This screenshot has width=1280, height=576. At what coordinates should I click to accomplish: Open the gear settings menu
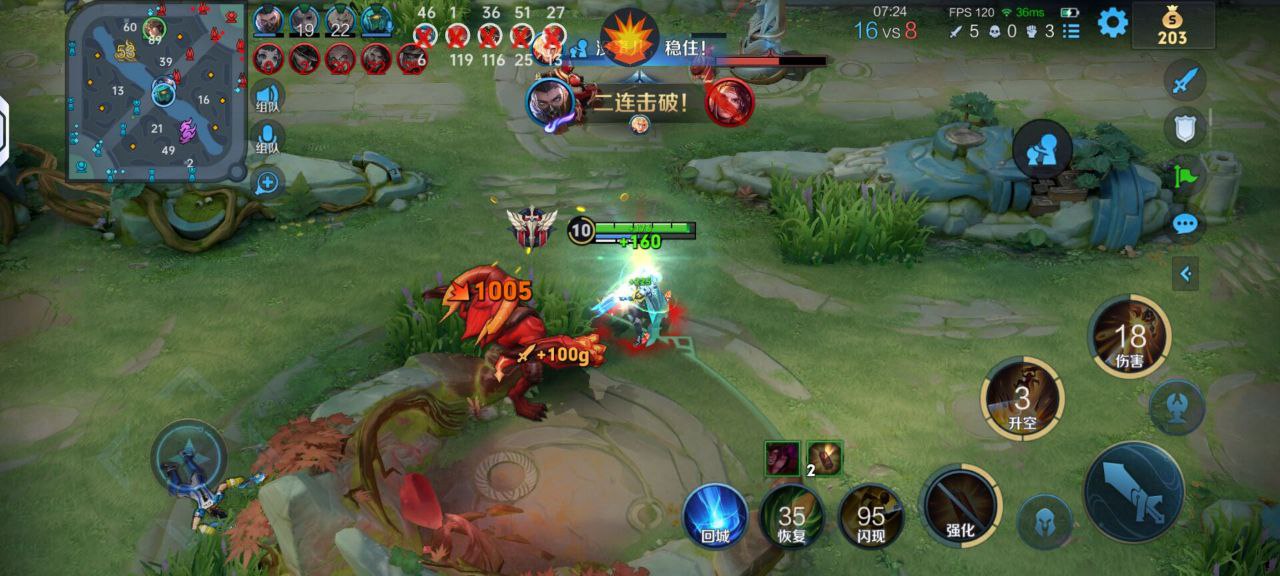click(x=1112, y=23)
